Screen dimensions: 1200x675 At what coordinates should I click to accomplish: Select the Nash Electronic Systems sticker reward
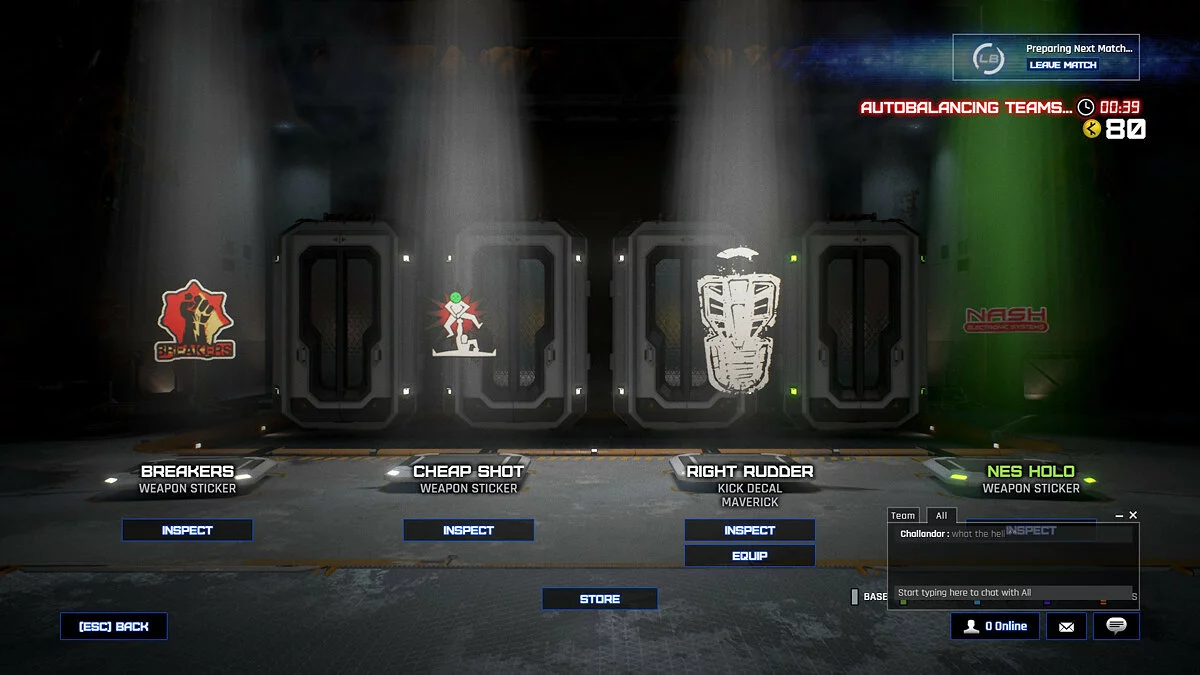[x=1005, y=319]
